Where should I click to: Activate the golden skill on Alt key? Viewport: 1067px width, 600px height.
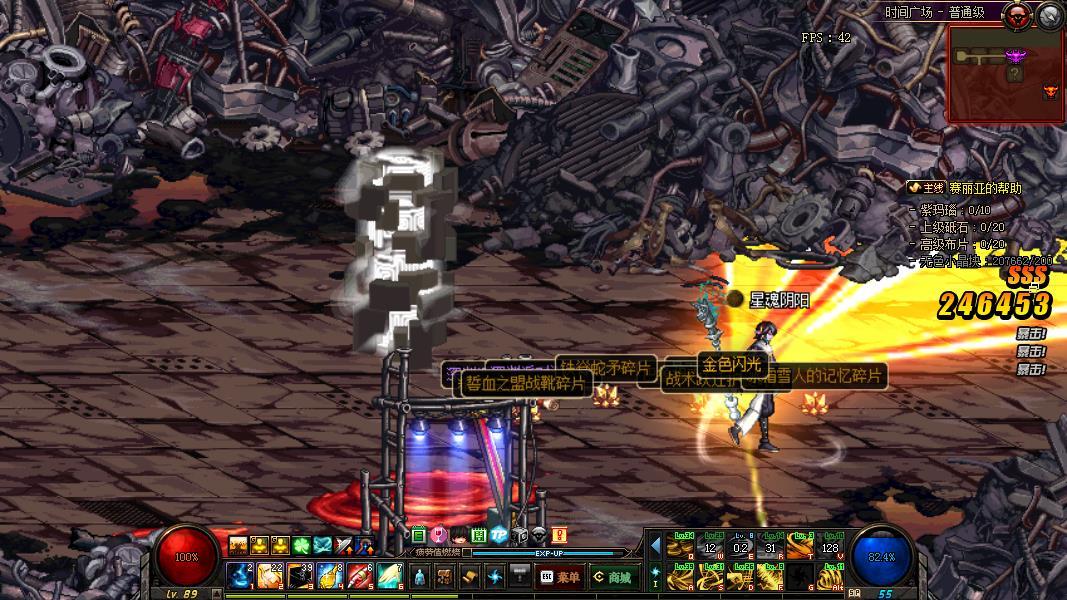pos(830,577)
